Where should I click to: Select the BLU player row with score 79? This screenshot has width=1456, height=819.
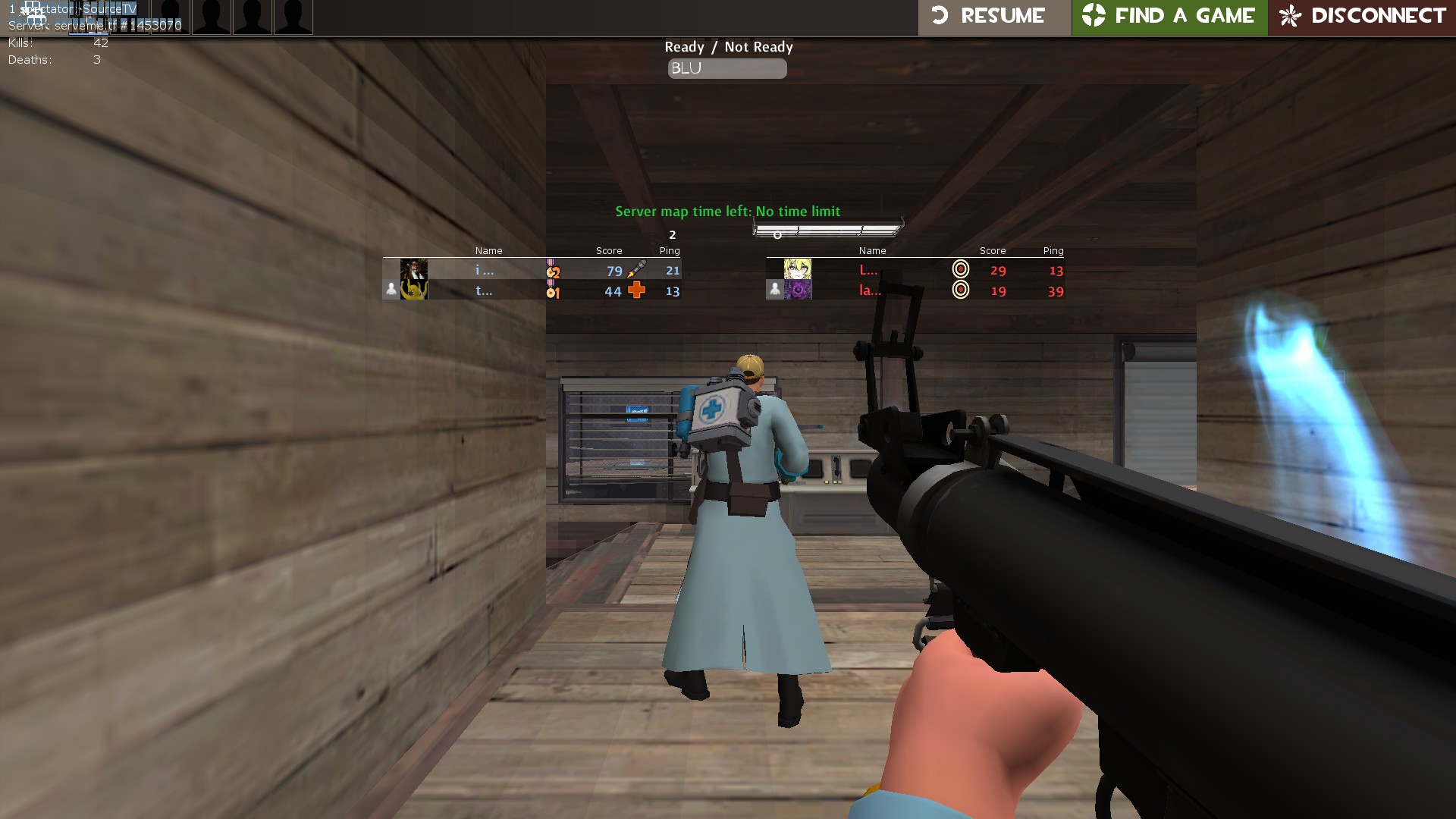click(531, 270)
